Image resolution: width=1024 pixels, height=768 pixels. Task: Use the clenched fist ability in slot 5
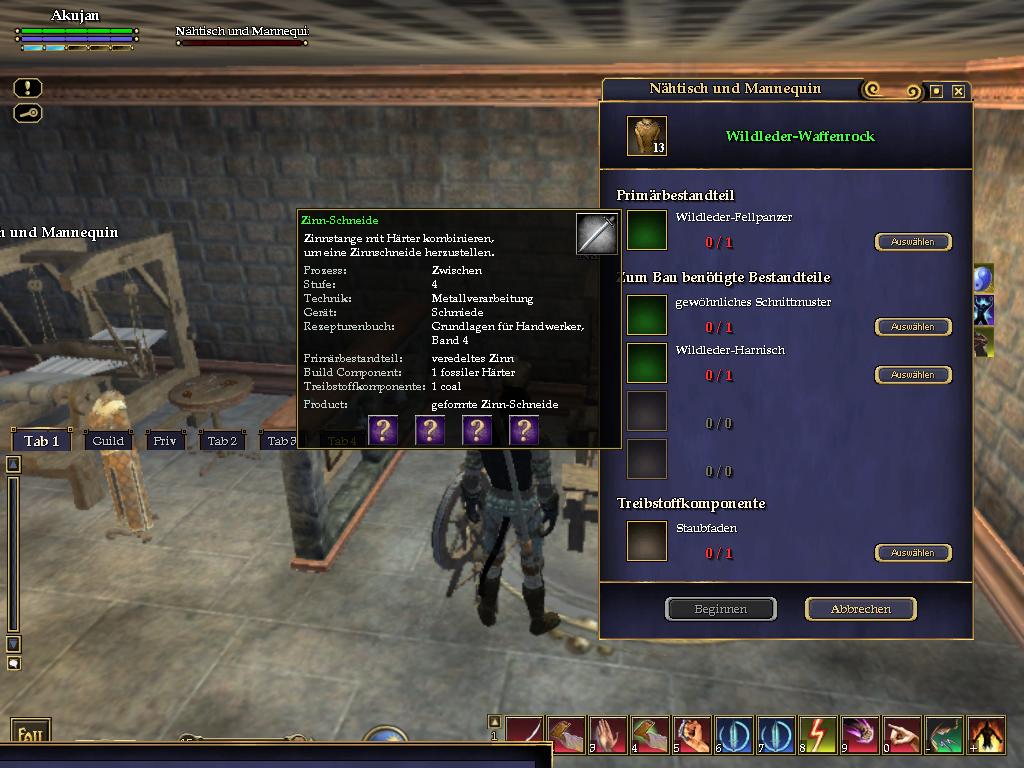click(691, 735)
